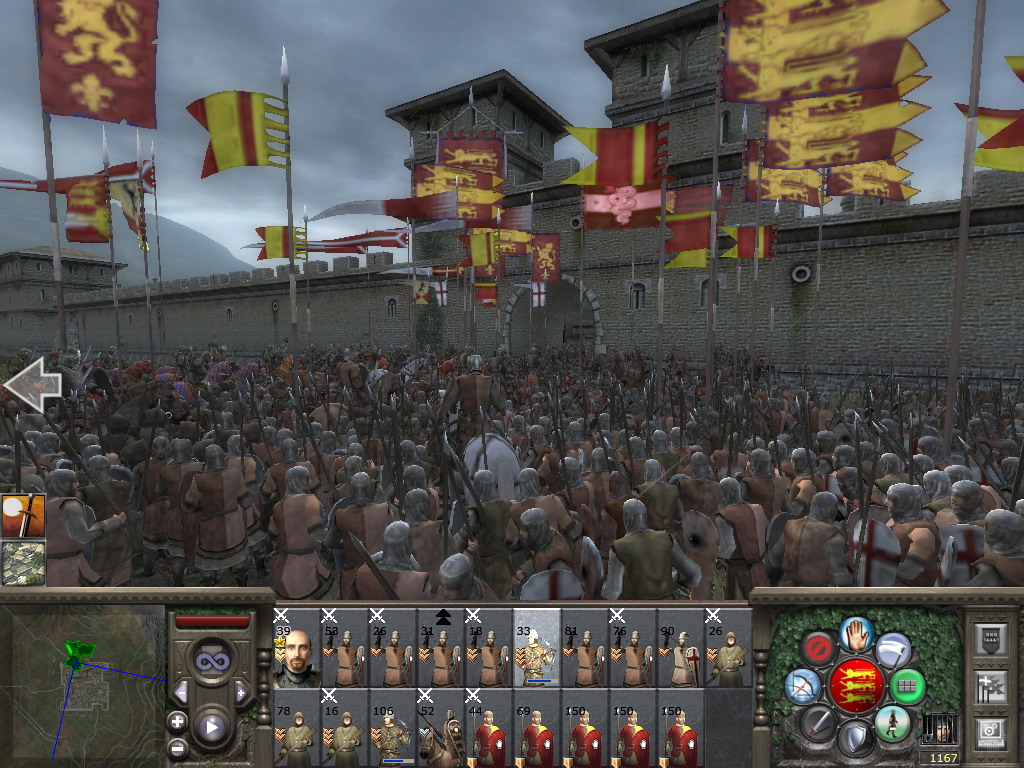
Task: Select the highlighted unit card with 33 men
Action: pos(536,647)
